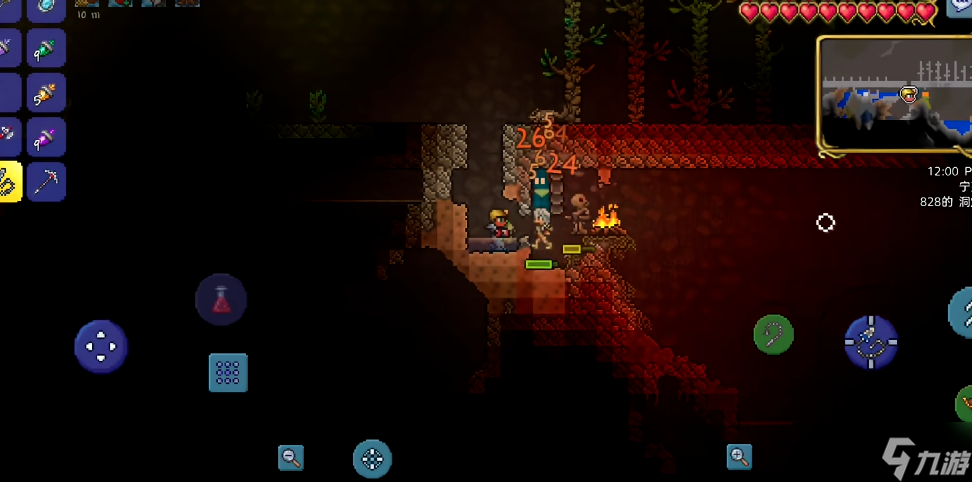The image size is (972, 482).
Task: Zoom in with the plus magnifier
Action: (740, 457)
